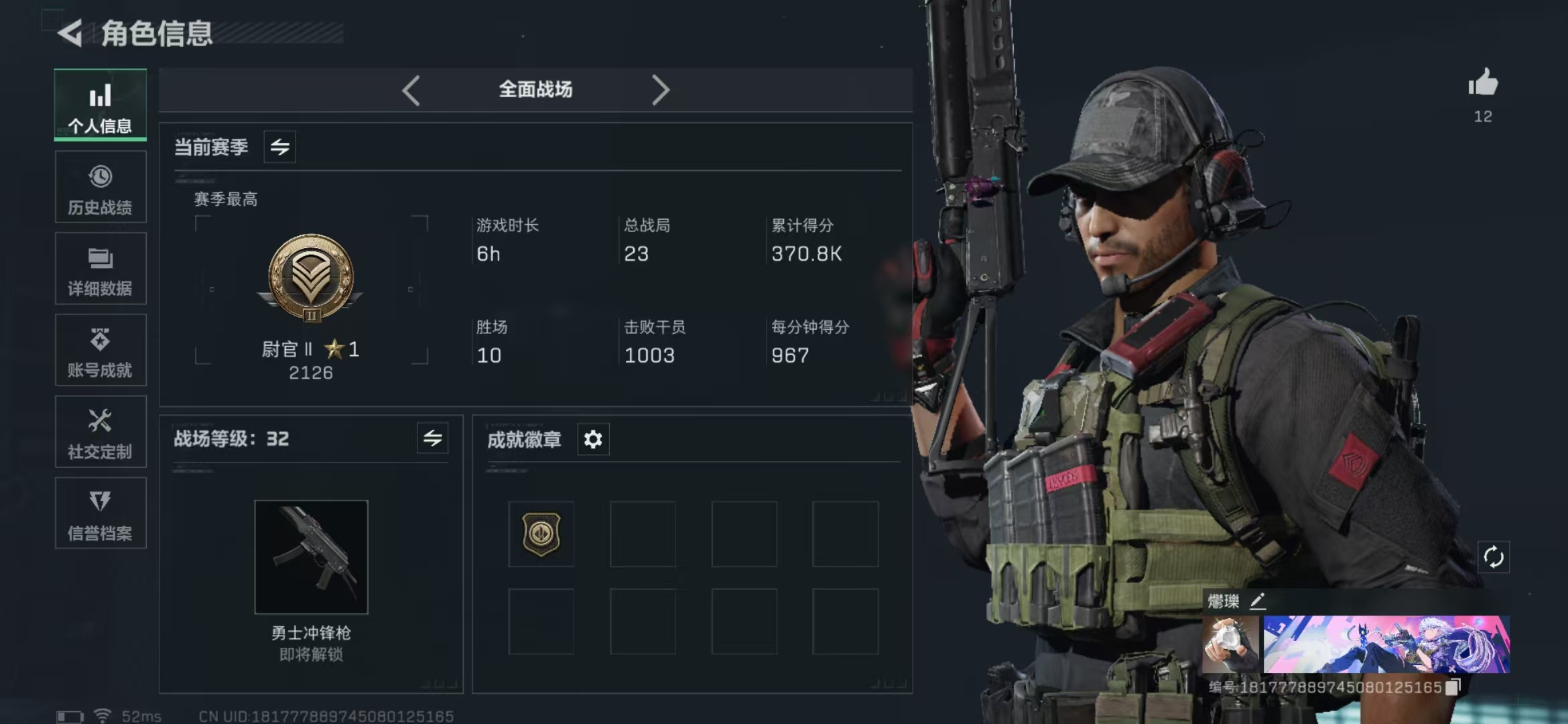Viewport: 1568px width, 724px height.
Task: Open the 历史战绩 tab
Action: [101, 187]
